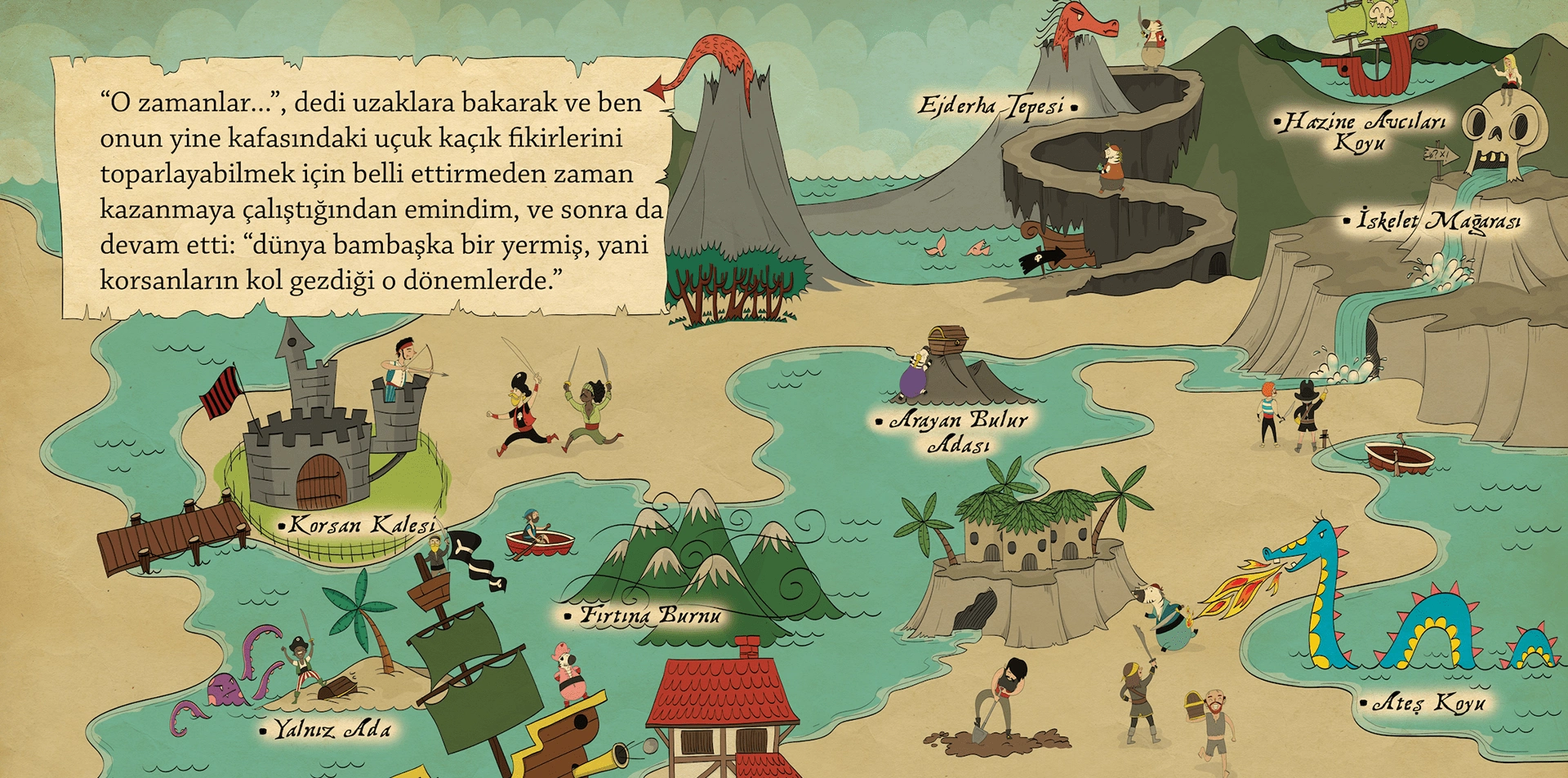Select the Korsan Kalesi map marker
Viewport: 1568px width, 778px height.
[282, 526]
